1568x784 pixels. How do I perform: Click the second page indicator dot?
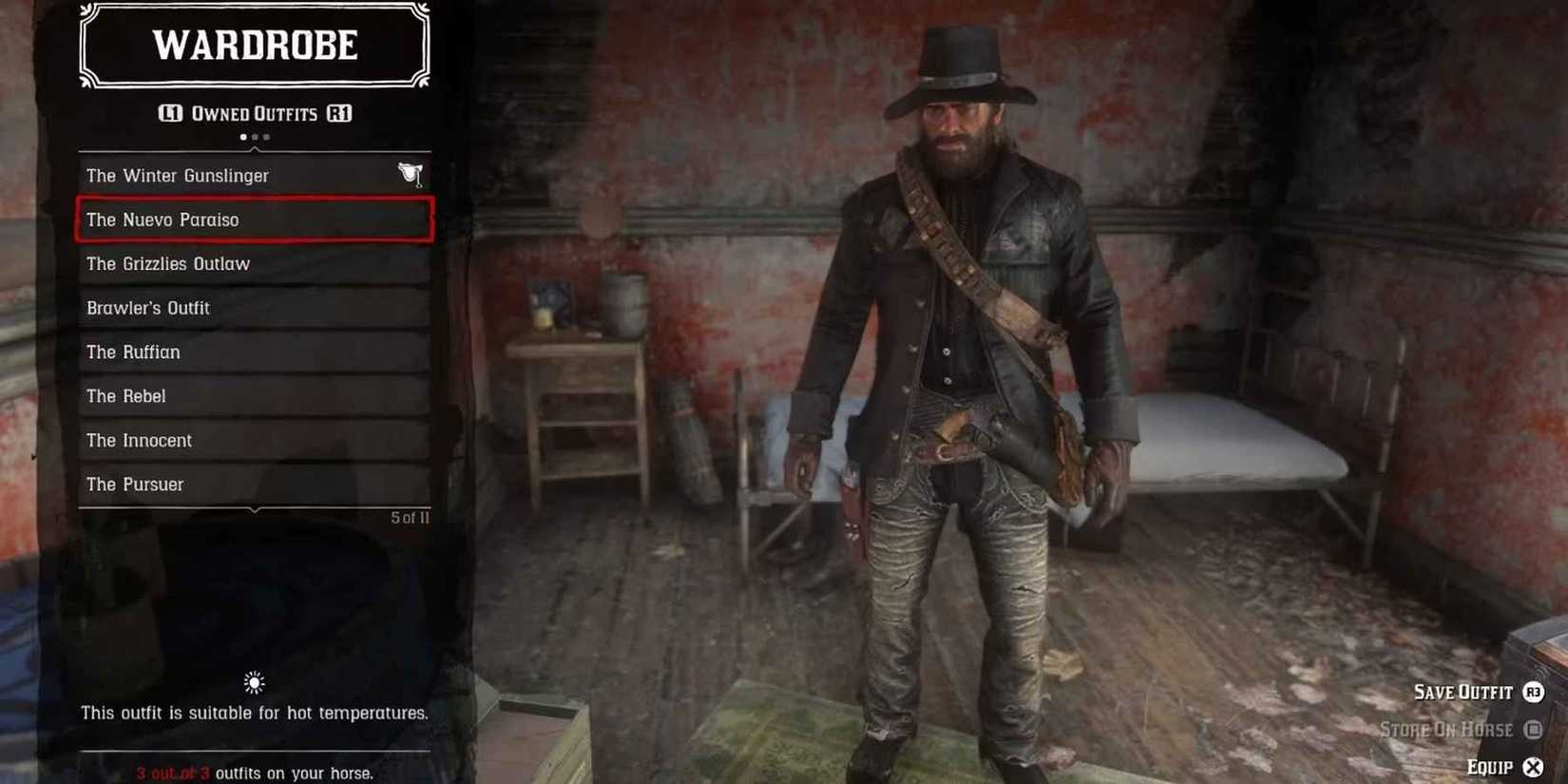click(253, 136)
